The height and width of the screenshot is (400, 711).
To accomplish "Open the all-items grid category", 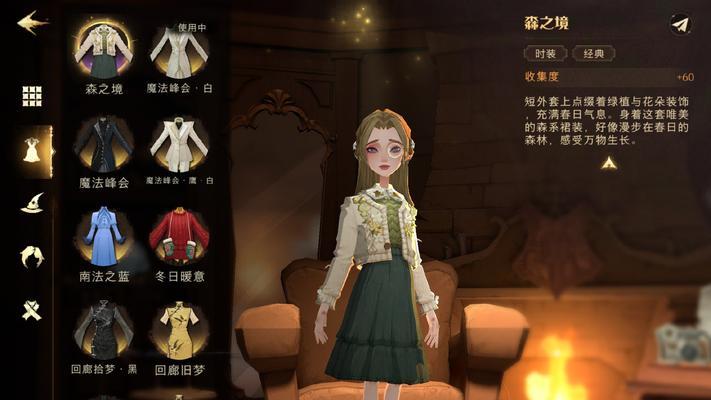I will pyautogui.click(x=33, y=96).
